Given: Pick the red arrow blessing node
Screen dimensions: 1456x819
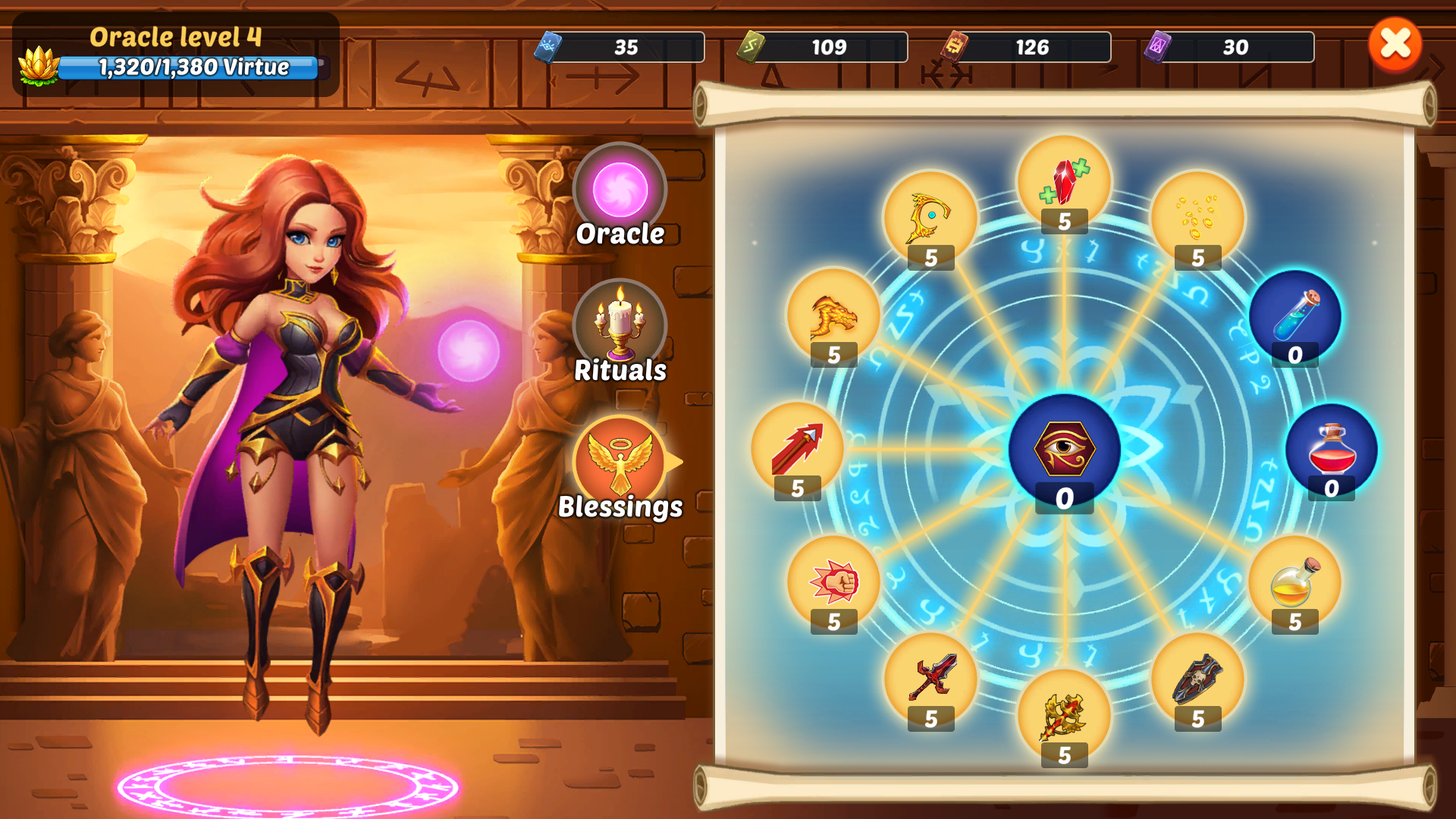Looking at the screenshot, I should click(797, 449).
